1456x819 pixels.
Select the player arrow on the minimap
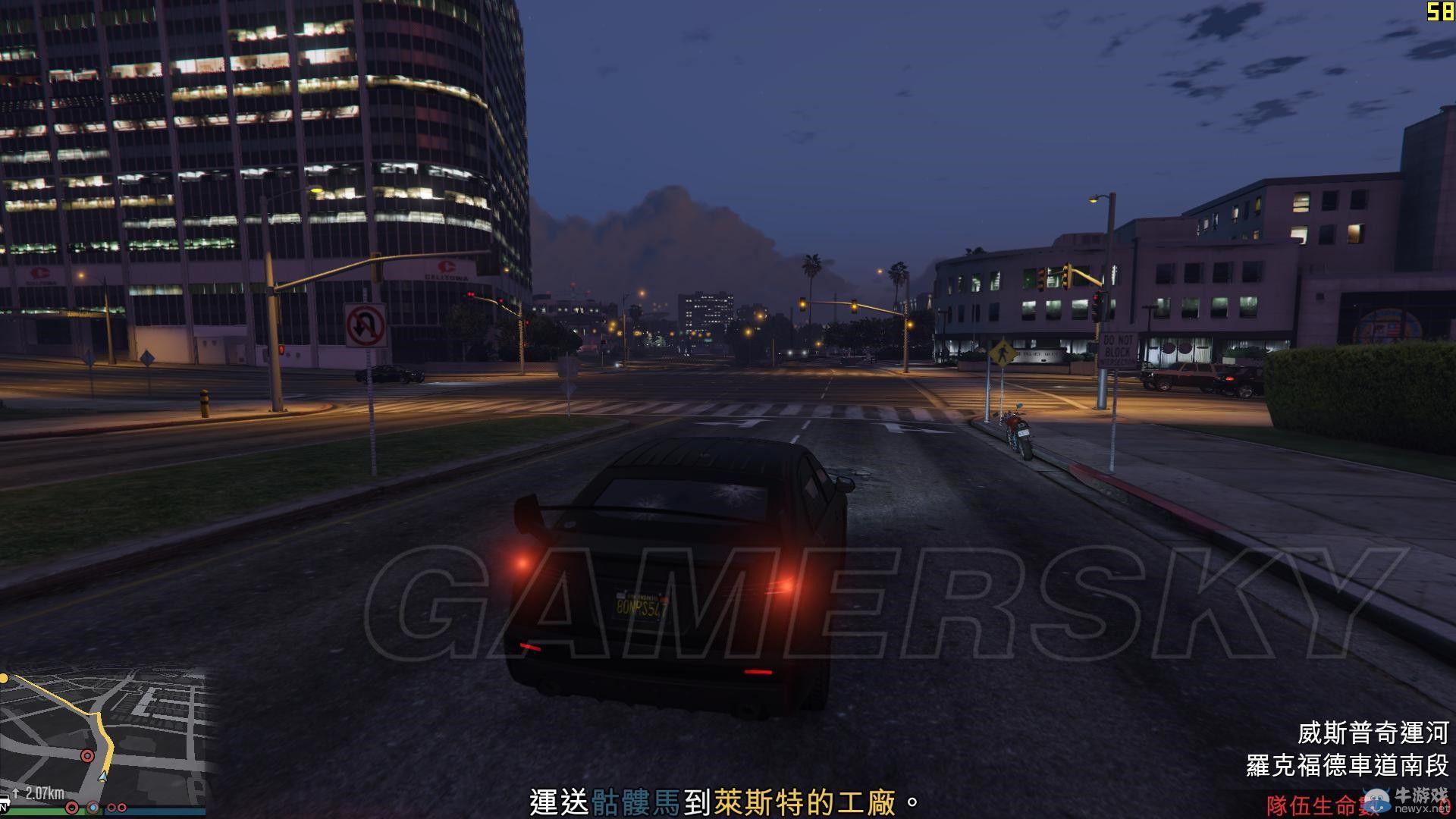click(102, 777)
